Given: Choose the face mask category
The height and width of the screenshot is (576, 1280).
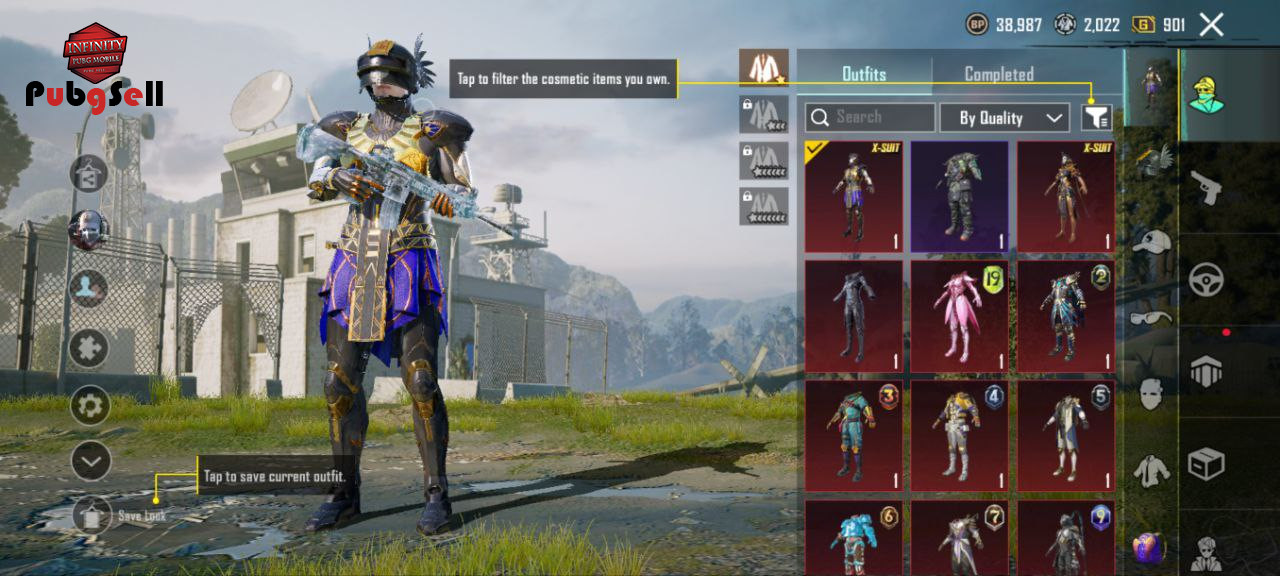Looking at the screenshot, I should (1152, 393).
